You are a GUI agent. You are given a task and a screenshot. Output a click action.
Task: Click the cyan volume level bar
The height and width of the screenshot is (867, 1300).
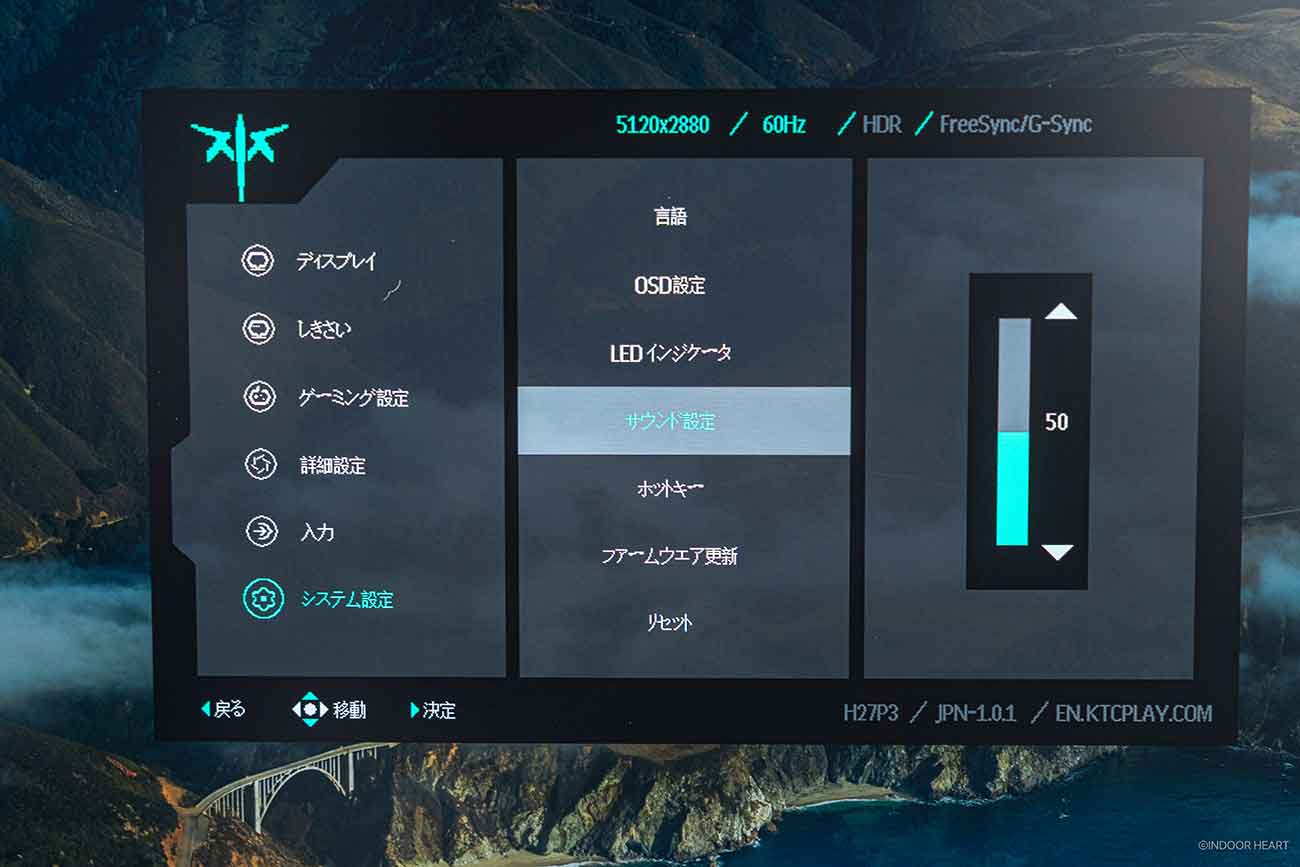(1012, 488)
